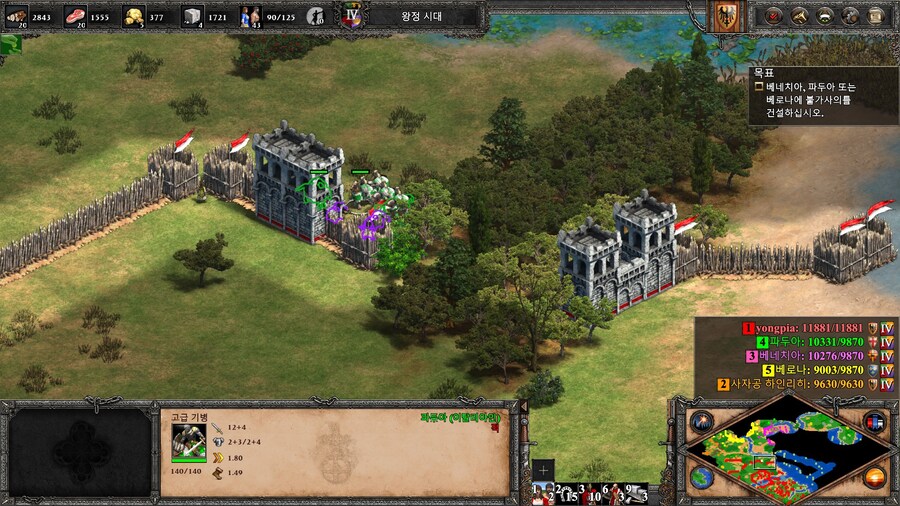The image size is (900, 506).
Task: Toggle the red and blue minimap colors button
Action: (874, 421)
